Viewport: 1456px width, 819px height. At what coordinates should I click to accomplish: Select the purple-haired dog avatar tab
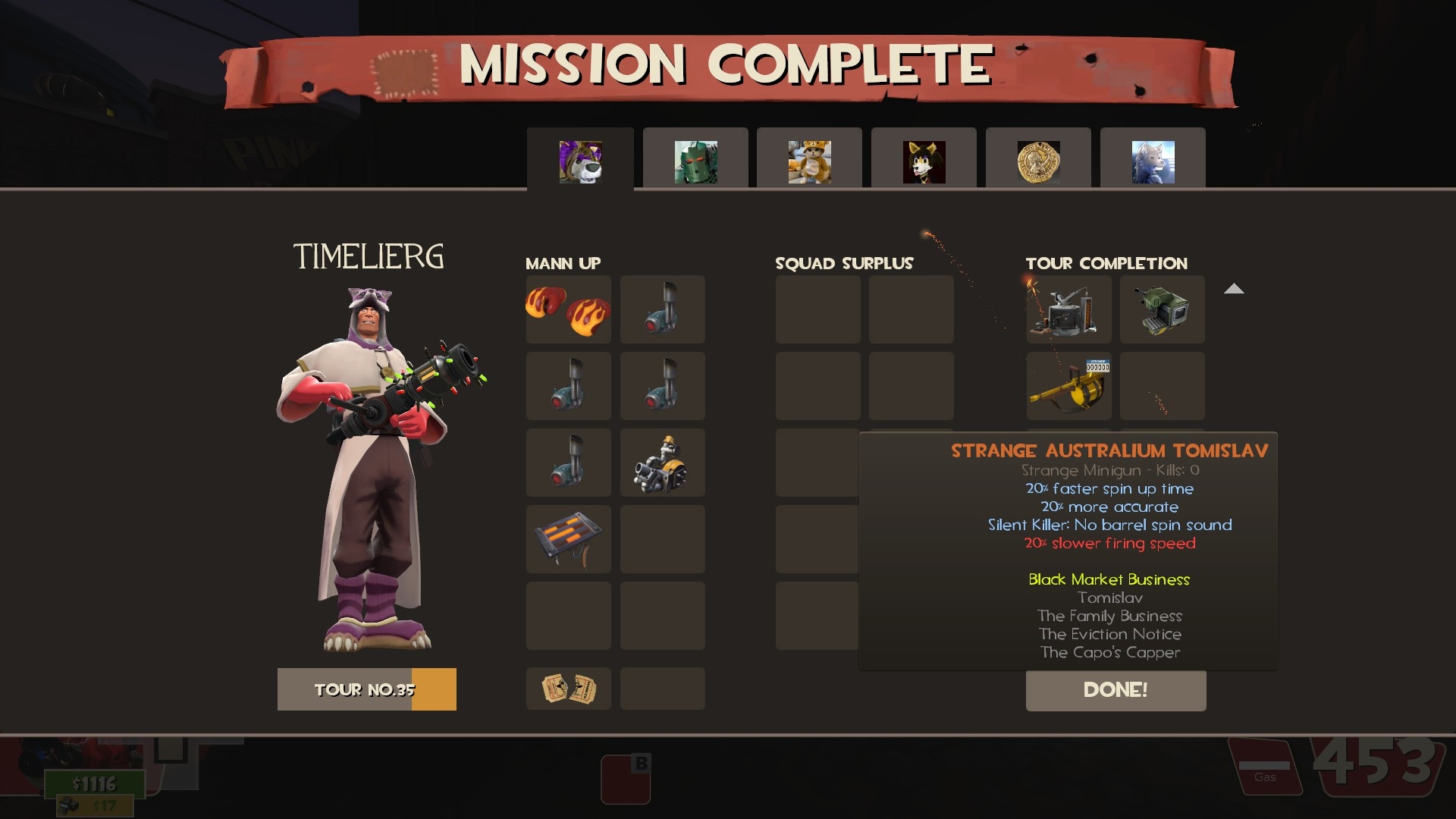(580, 162)
